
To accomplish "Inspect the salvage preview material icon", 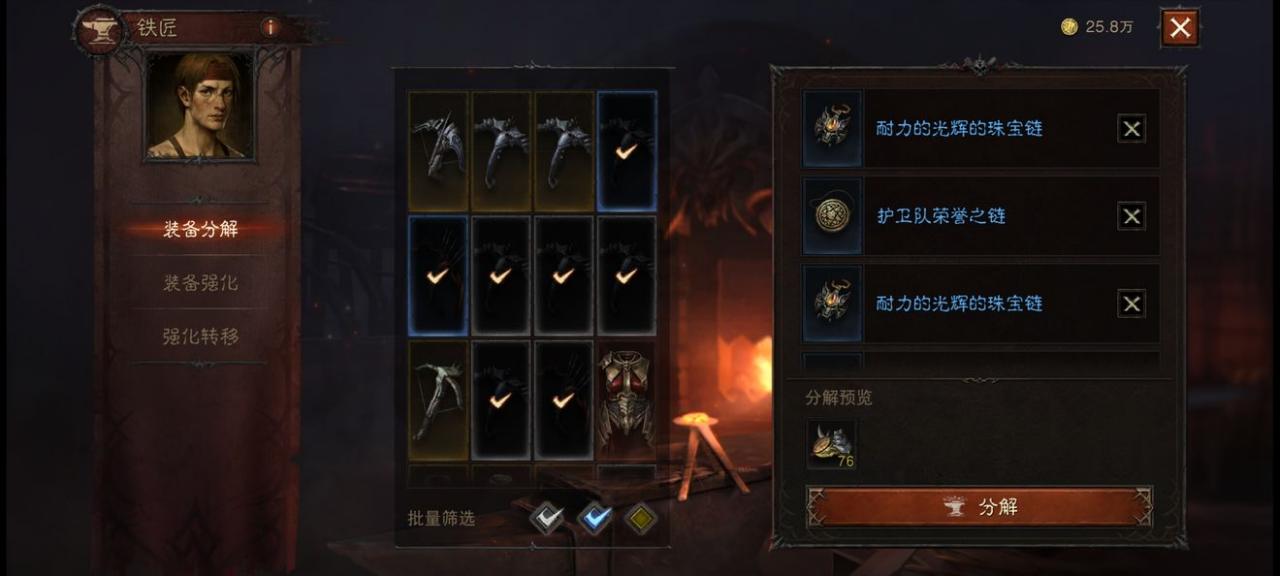I will click(x=831, y=444).
